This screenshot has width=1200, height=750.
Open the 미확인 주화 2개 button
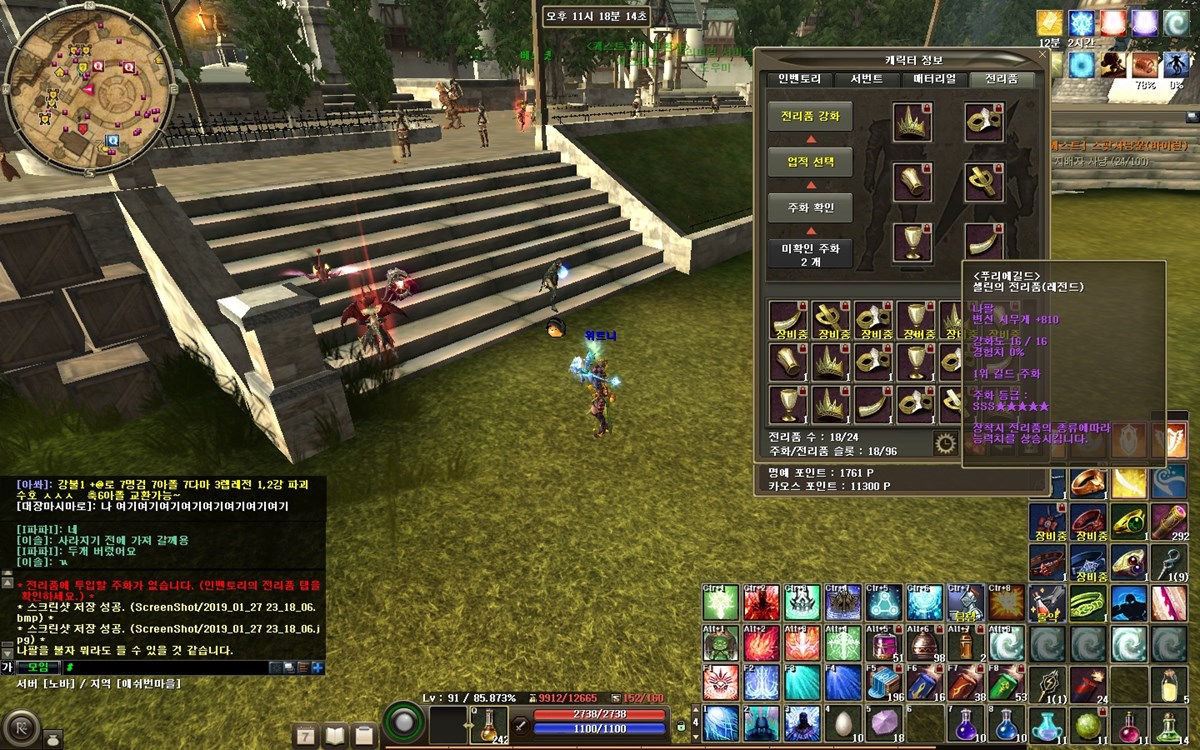(x=810, y=253)
